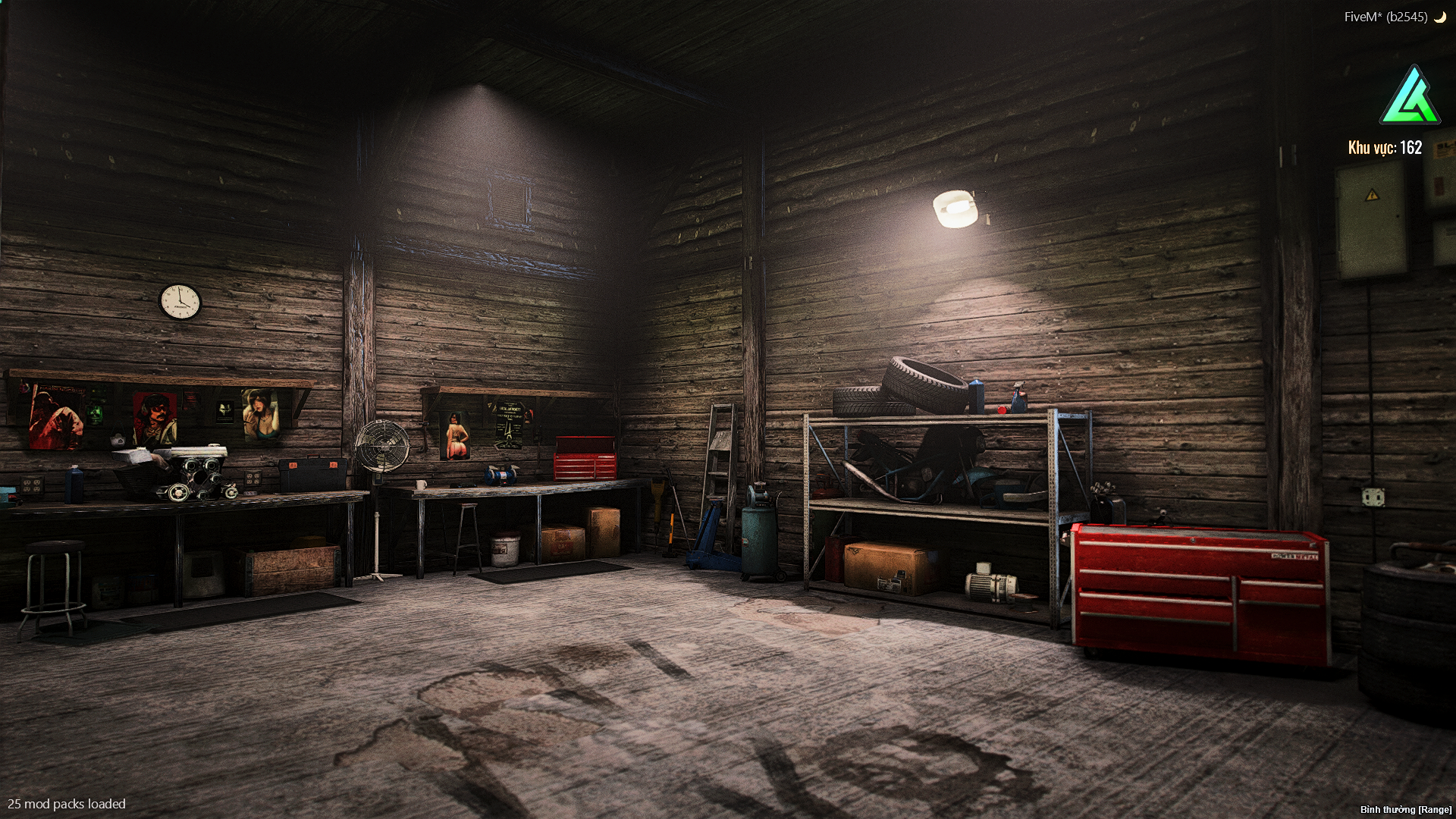Select the 'Bình thường [Range]' voice indicator

click(x=1405, y=810)
